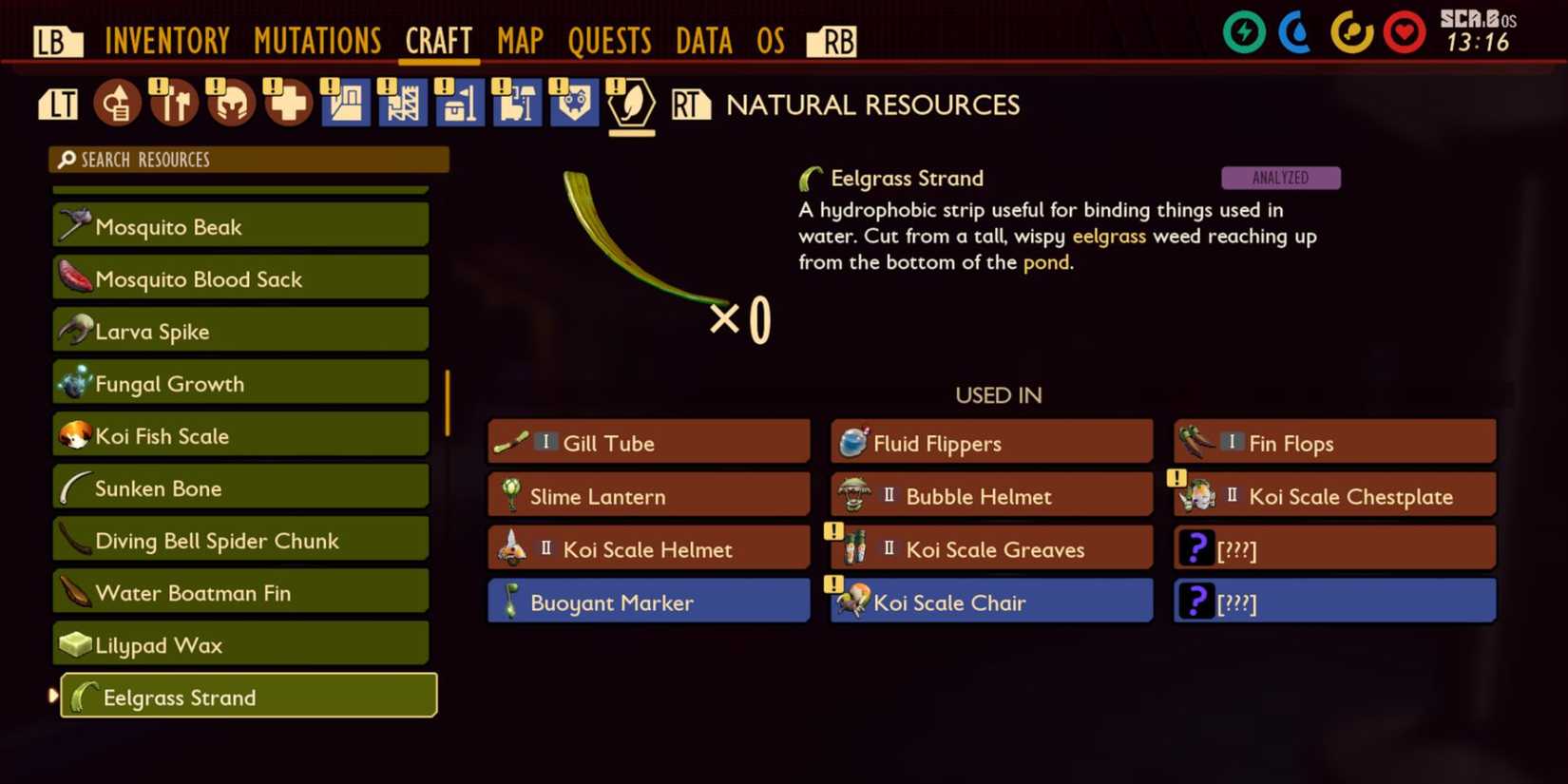Open the Healing category (plus cross icon)
The height and width of the screenshot is (784, 1568).
pyautogui.click(x=287, y=102)
